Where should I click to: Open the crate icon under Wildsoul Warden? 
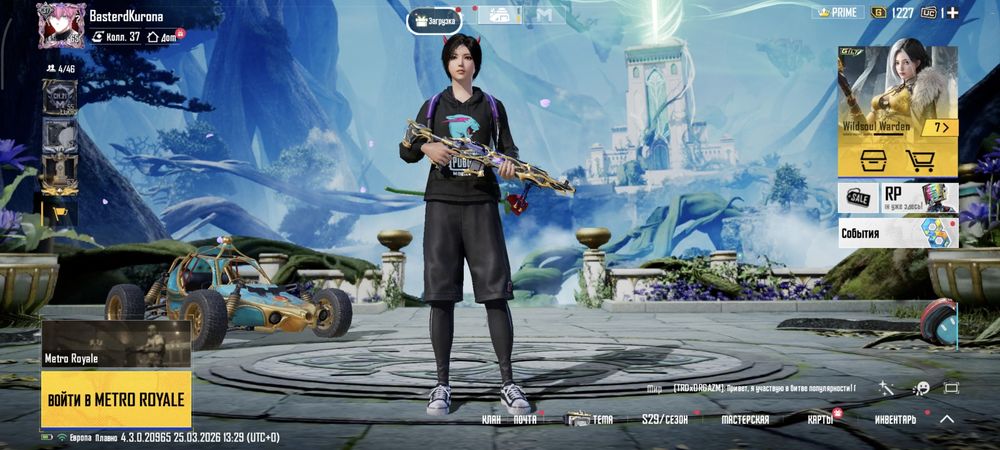tap(869, 160)
